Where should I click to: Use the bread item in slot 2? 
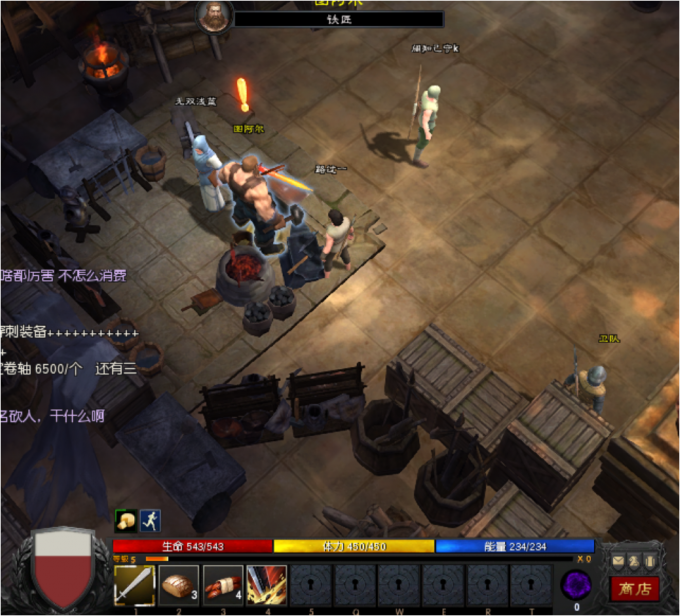coord(180,584)
